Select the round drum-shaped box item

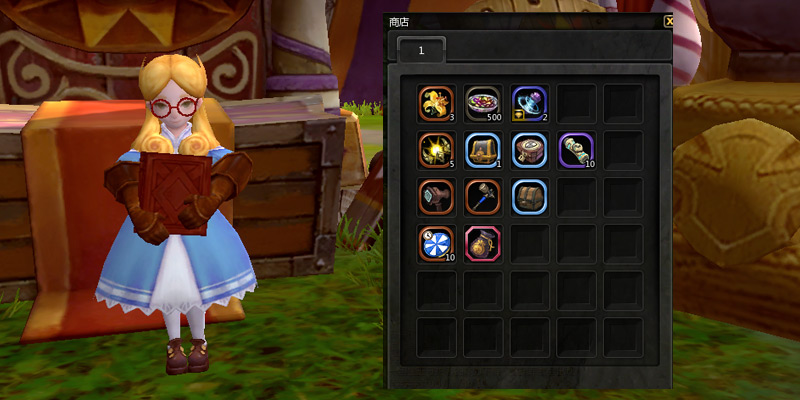(x=530, y=150)
